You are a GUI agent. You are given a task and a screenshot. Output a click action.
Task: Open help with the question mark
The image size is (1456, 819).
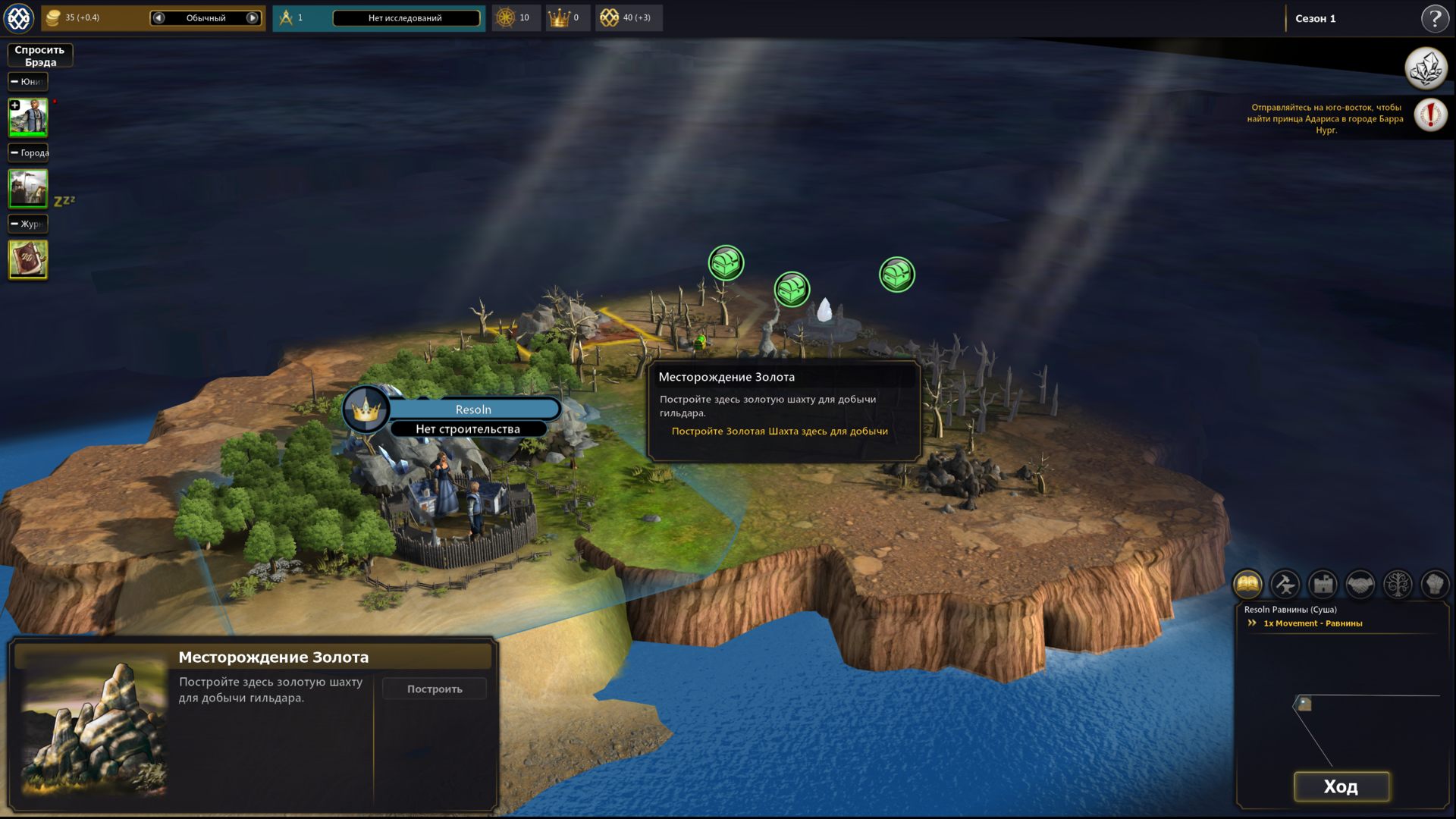tap(1434, 18)
